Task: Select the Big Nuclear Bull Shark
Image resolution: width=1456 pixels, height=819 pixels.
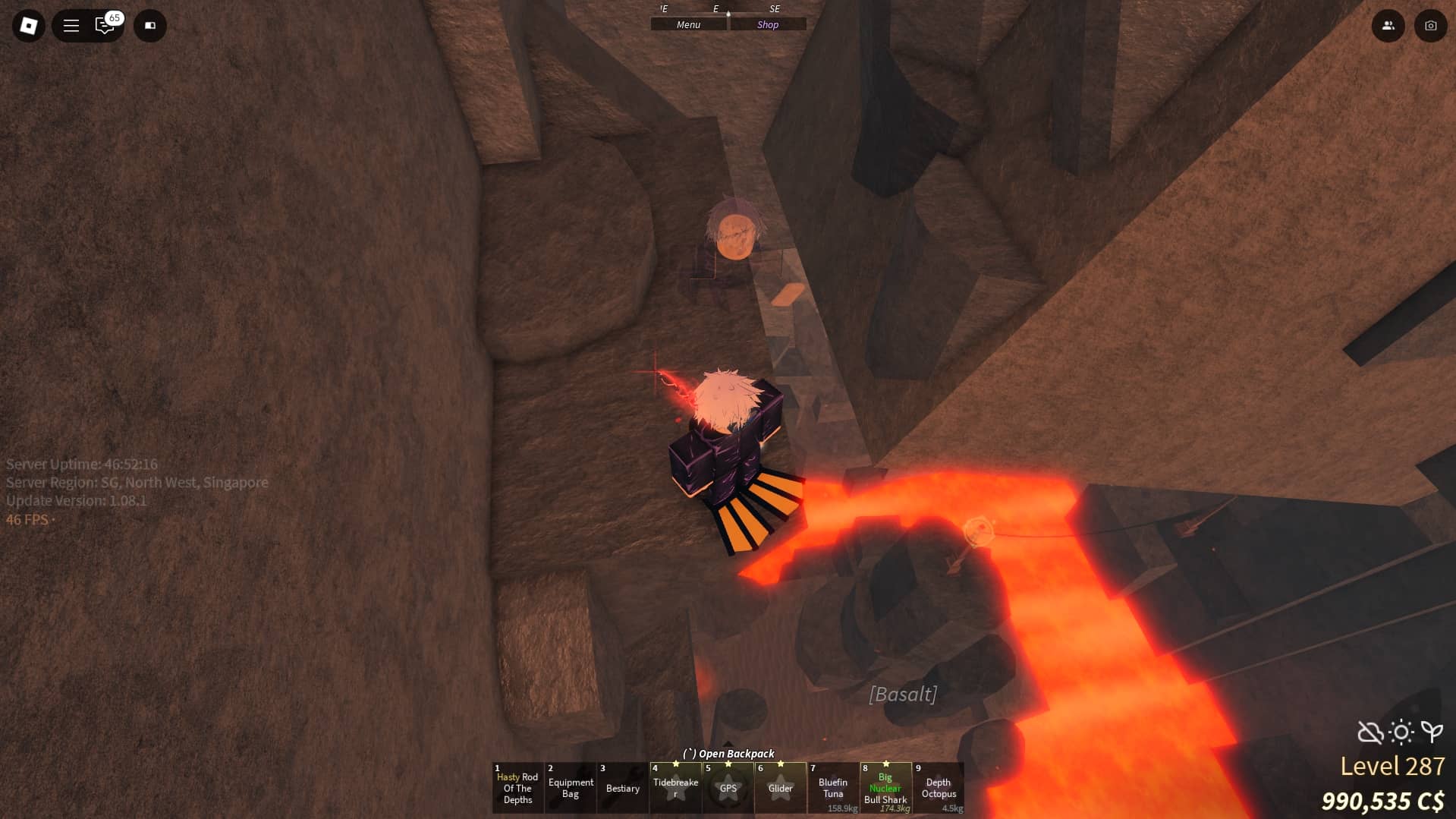Action: tap(885, 788)
